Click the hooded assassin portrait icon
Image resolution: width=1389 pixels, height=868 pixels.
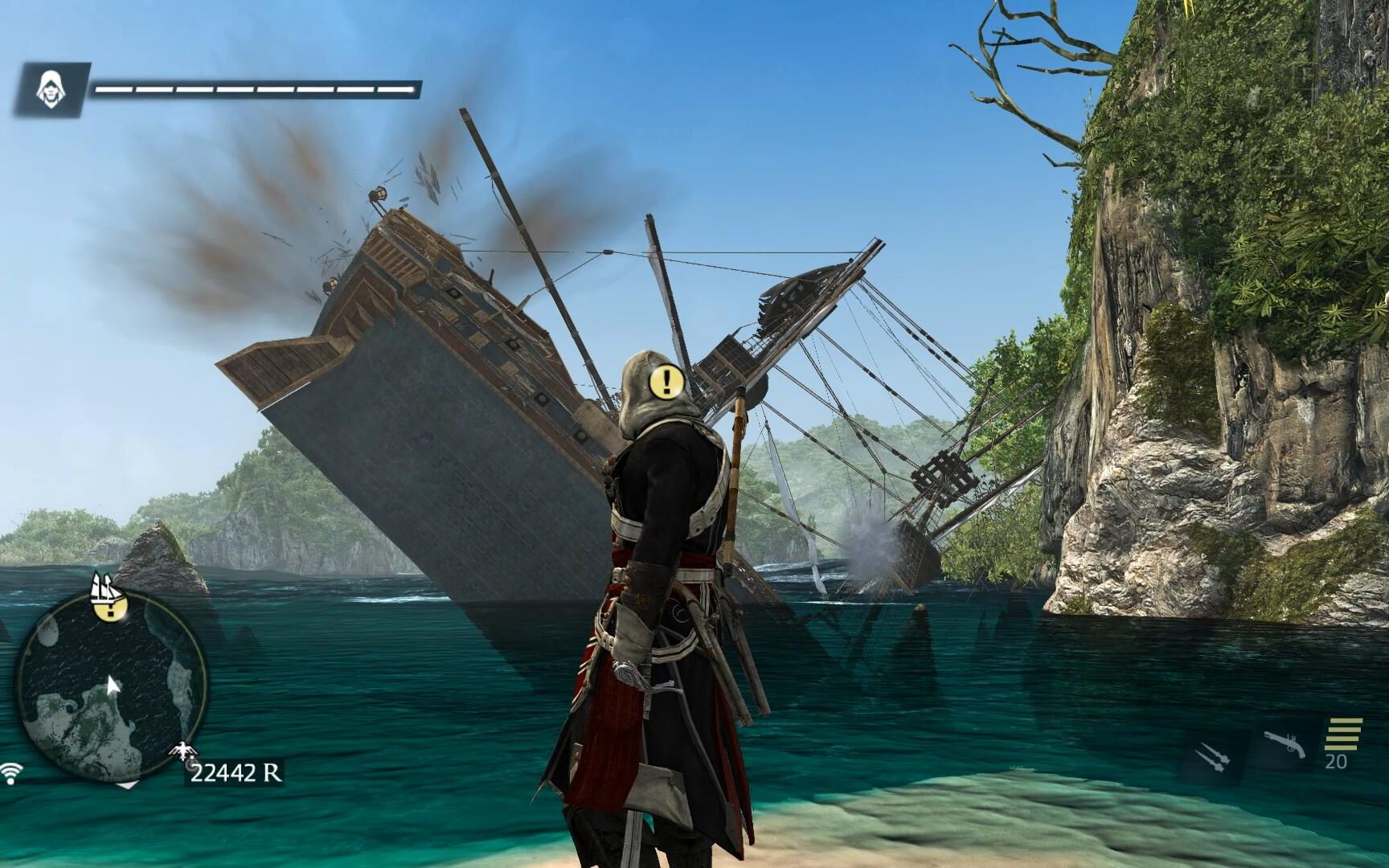click(51, 89)
